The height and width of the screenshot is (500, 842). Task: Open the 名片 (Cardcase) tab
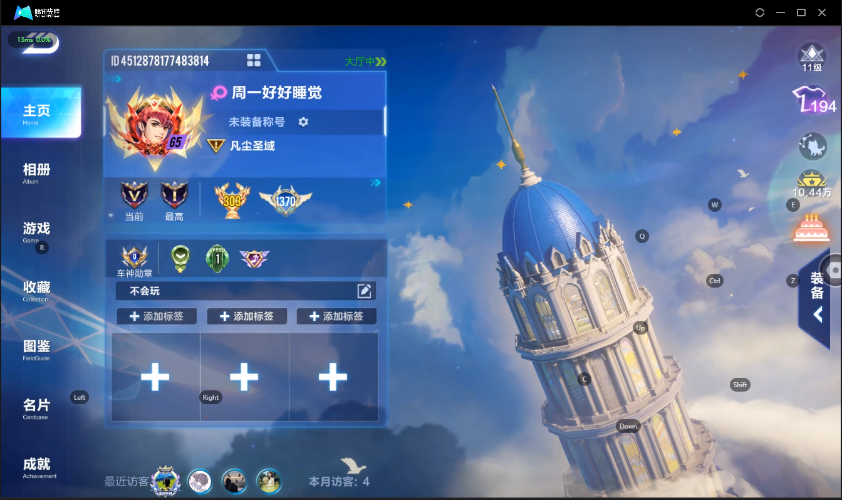[x=37, y=408]
